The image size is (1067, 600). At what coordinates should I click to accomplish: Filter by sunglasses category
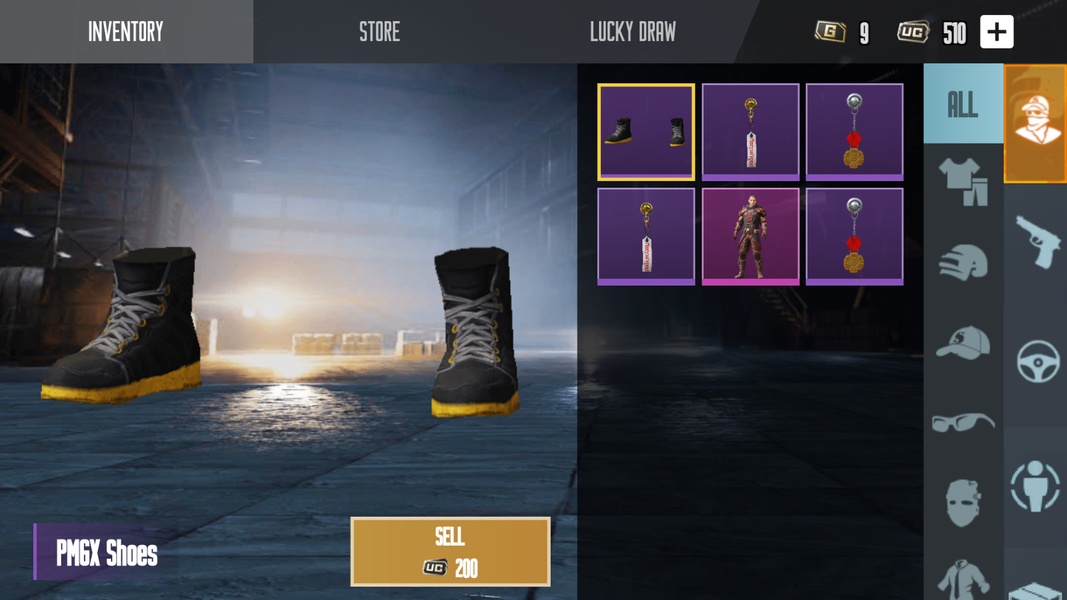coord(963,422)
